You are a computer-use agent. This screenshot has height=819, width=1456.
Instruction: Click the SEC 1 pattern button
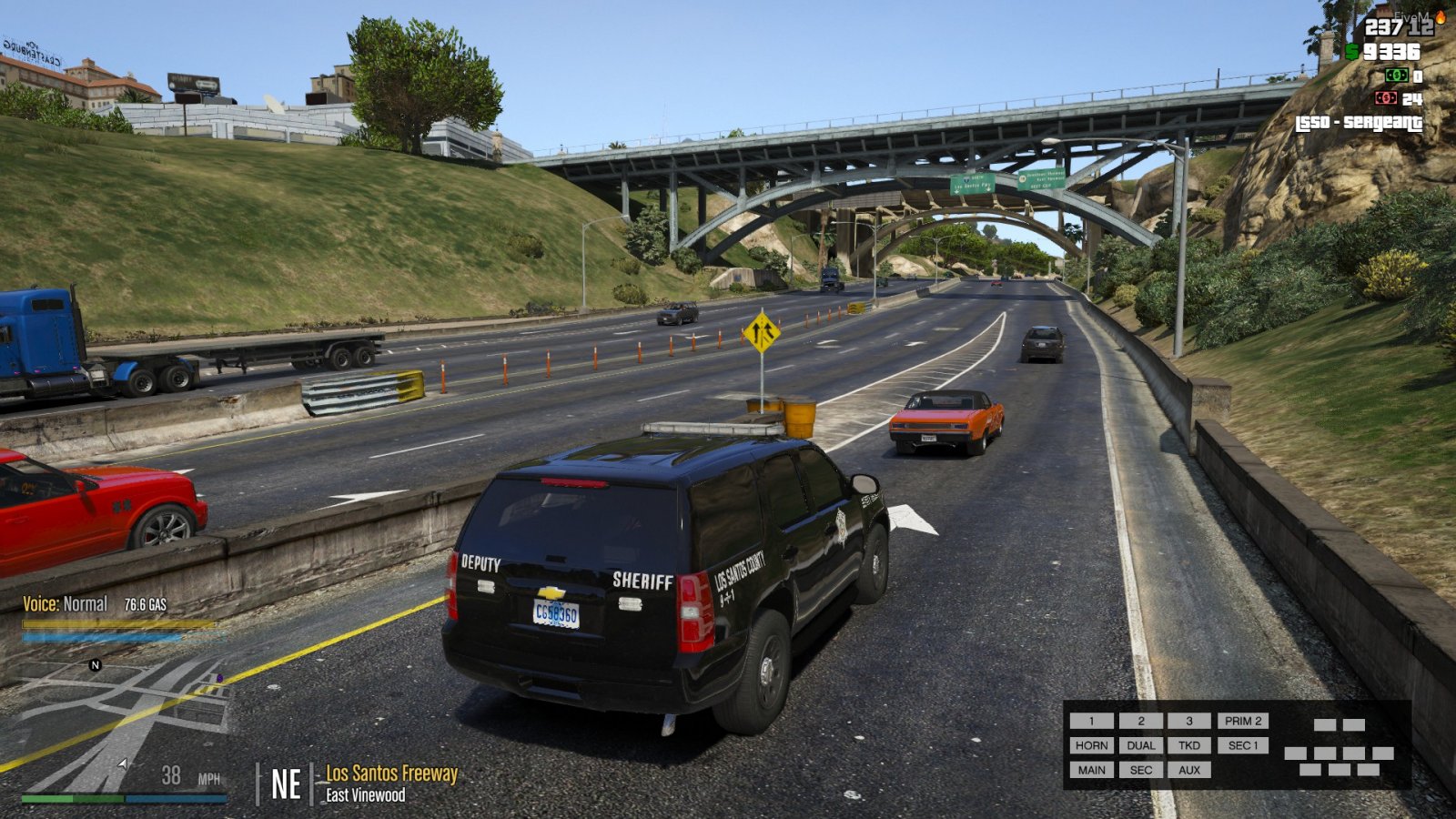1242,745
